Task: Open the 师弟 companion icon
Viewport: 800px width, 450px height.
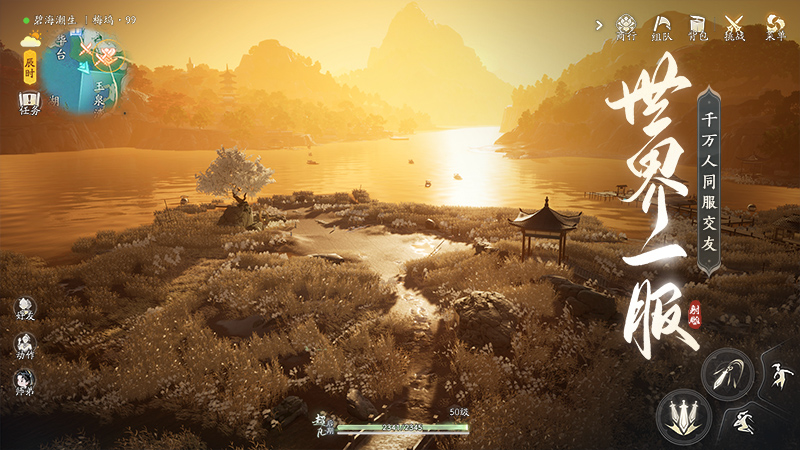Action: [25, 381]
